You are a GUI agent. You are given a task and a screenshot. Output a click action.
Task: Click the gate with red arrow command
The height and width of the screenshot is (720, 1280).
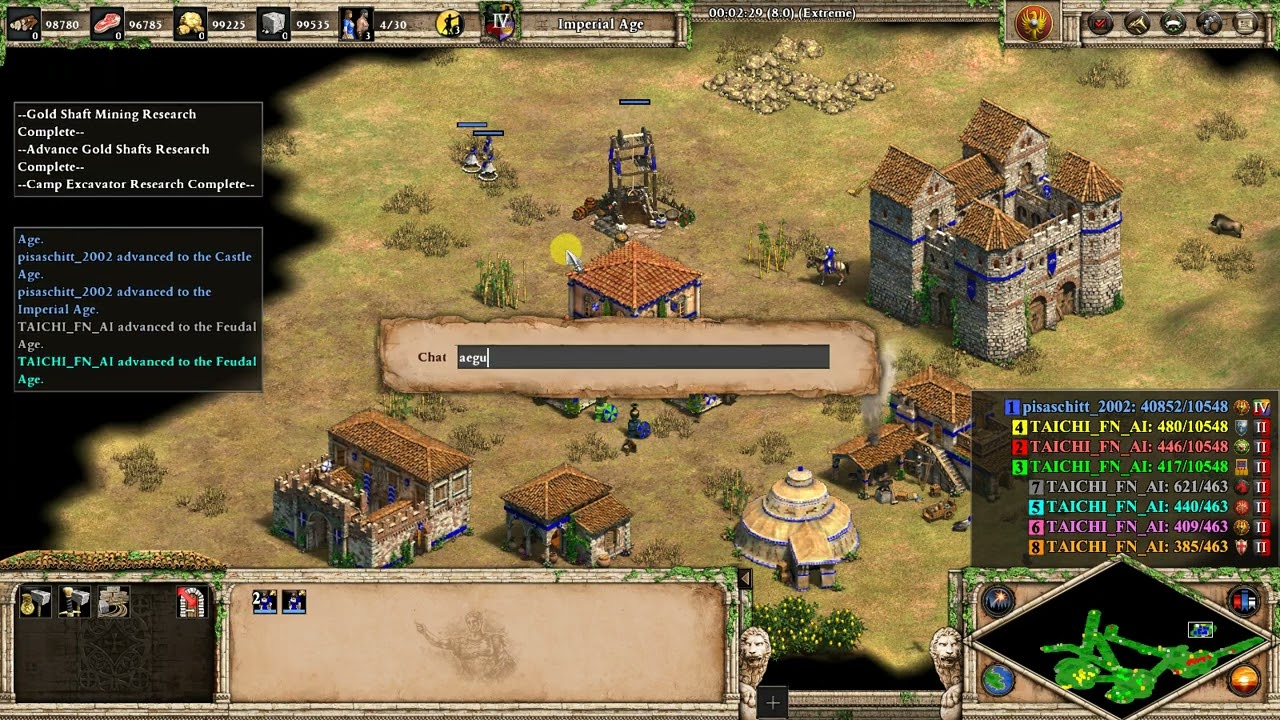click(191, 601)
